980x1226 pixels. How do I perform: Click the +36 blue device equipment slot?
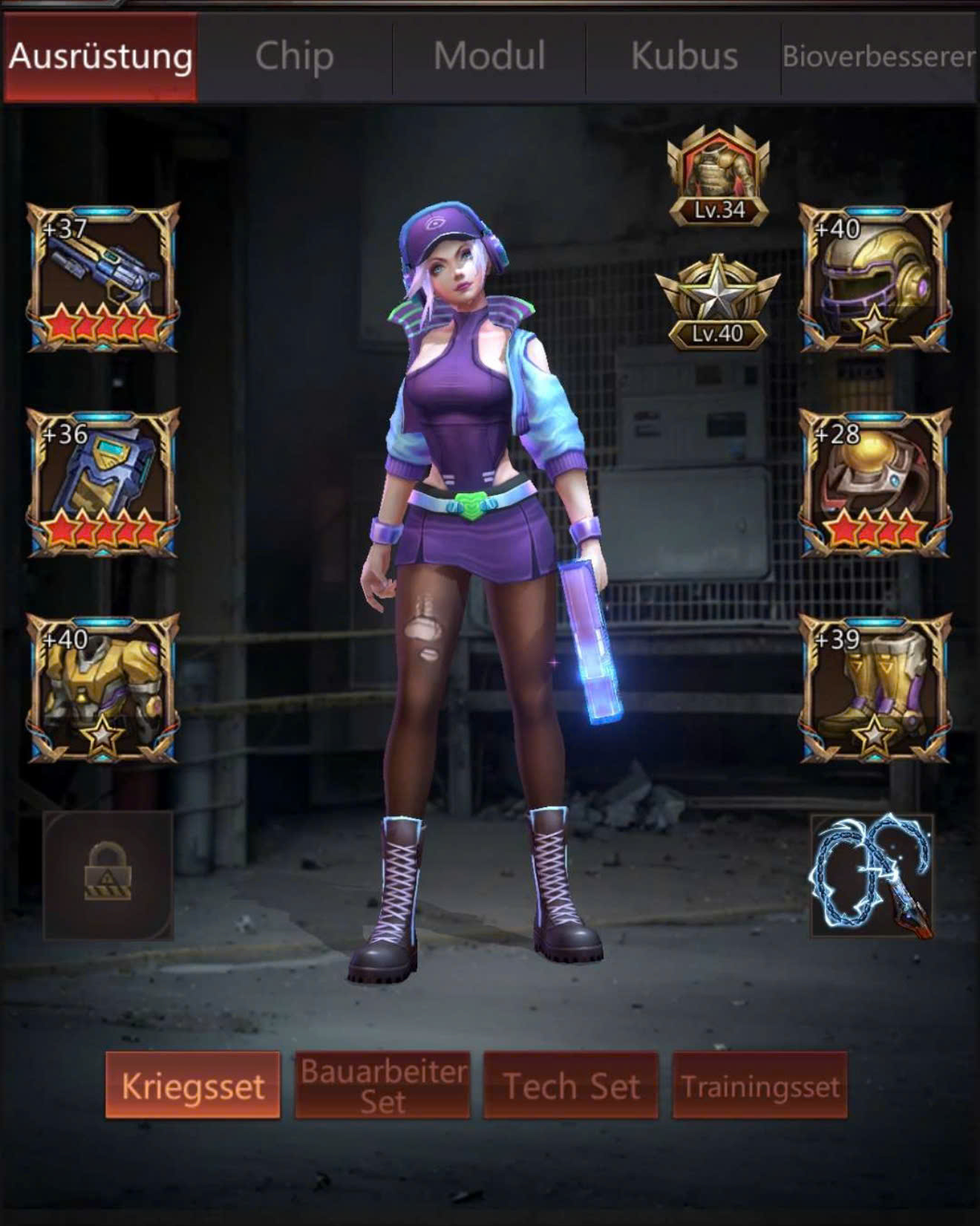[103, 483]
